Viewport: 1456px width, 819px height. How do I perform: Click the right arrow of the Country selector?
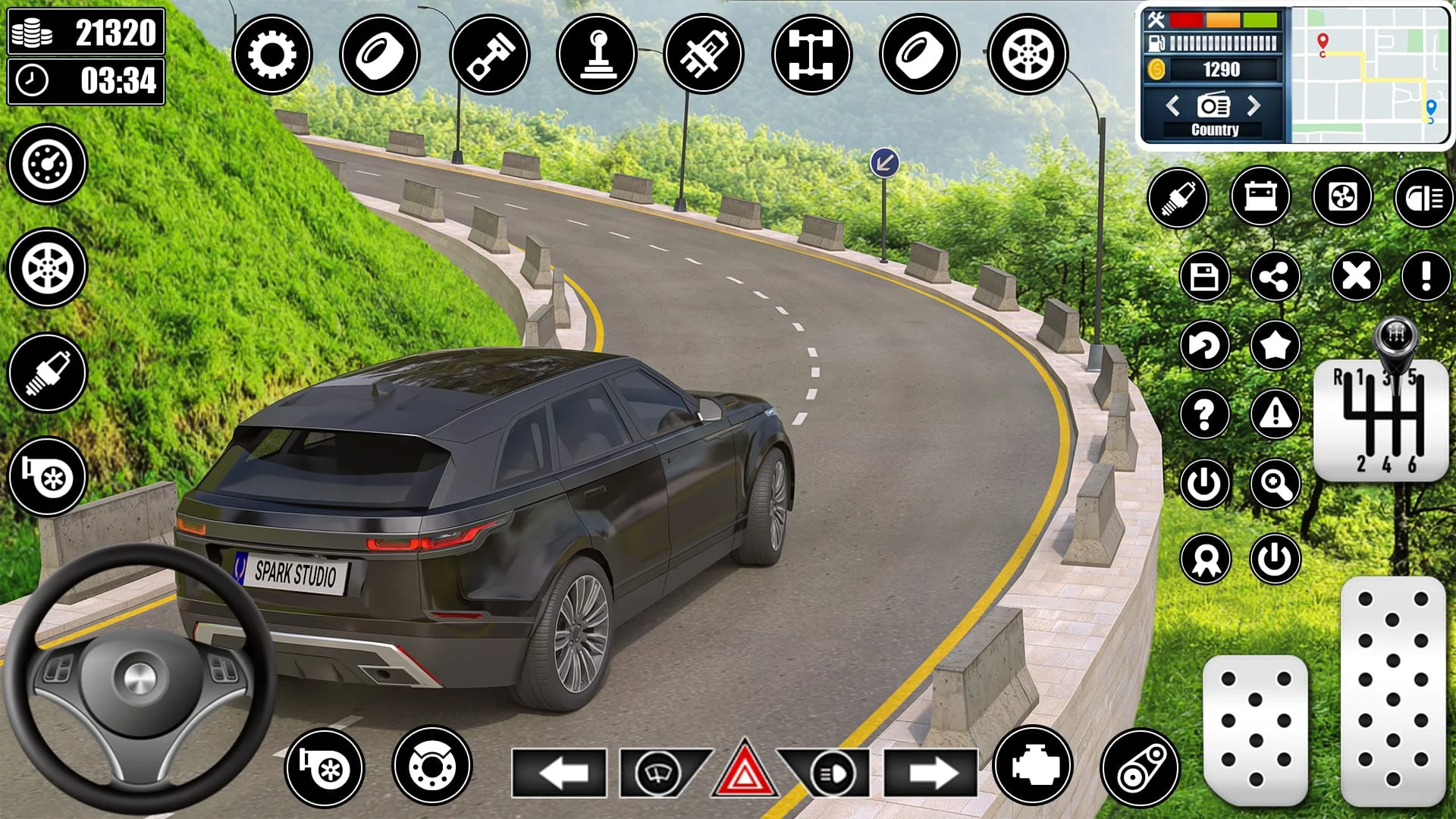coord(1256,107)
